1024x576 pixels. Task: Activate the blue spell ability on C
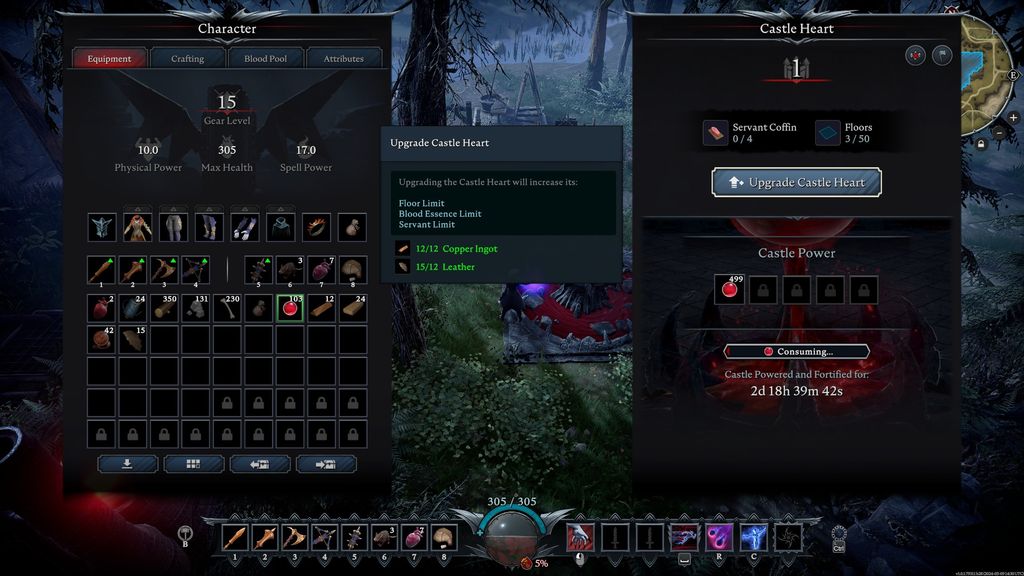click(752, 538)
